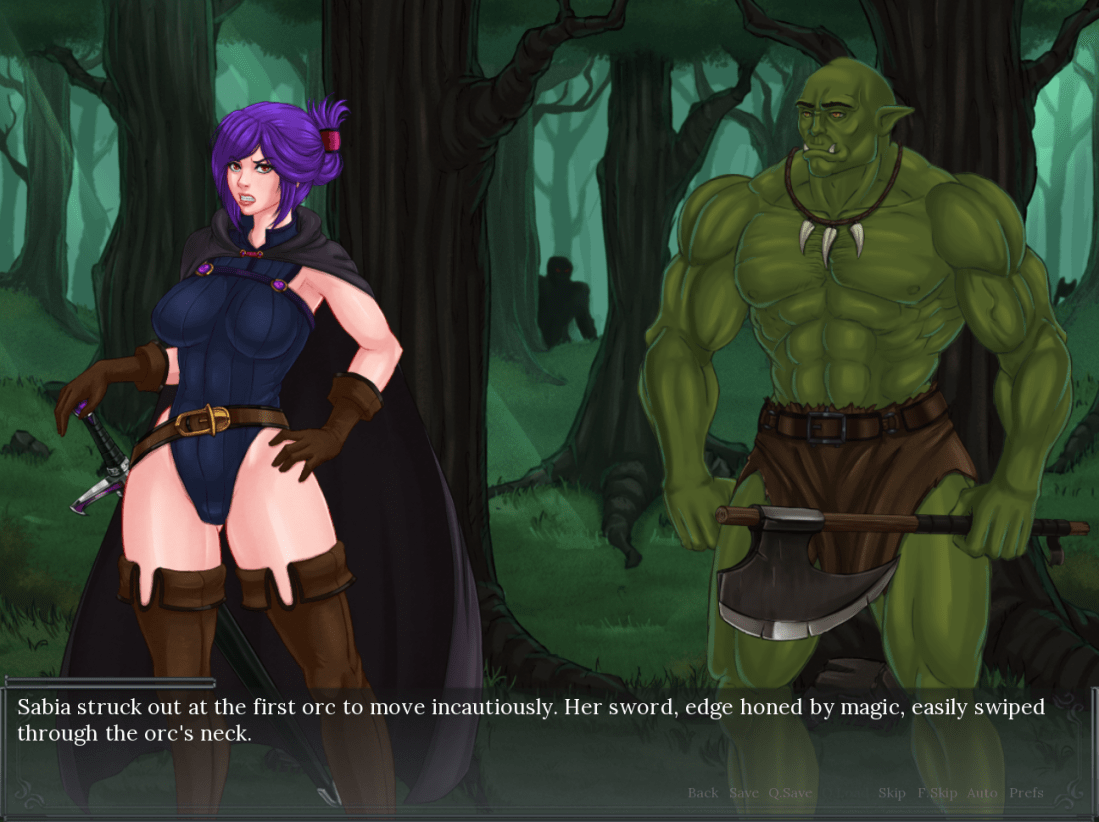Toggle Auto advance mode

point(982,793)
